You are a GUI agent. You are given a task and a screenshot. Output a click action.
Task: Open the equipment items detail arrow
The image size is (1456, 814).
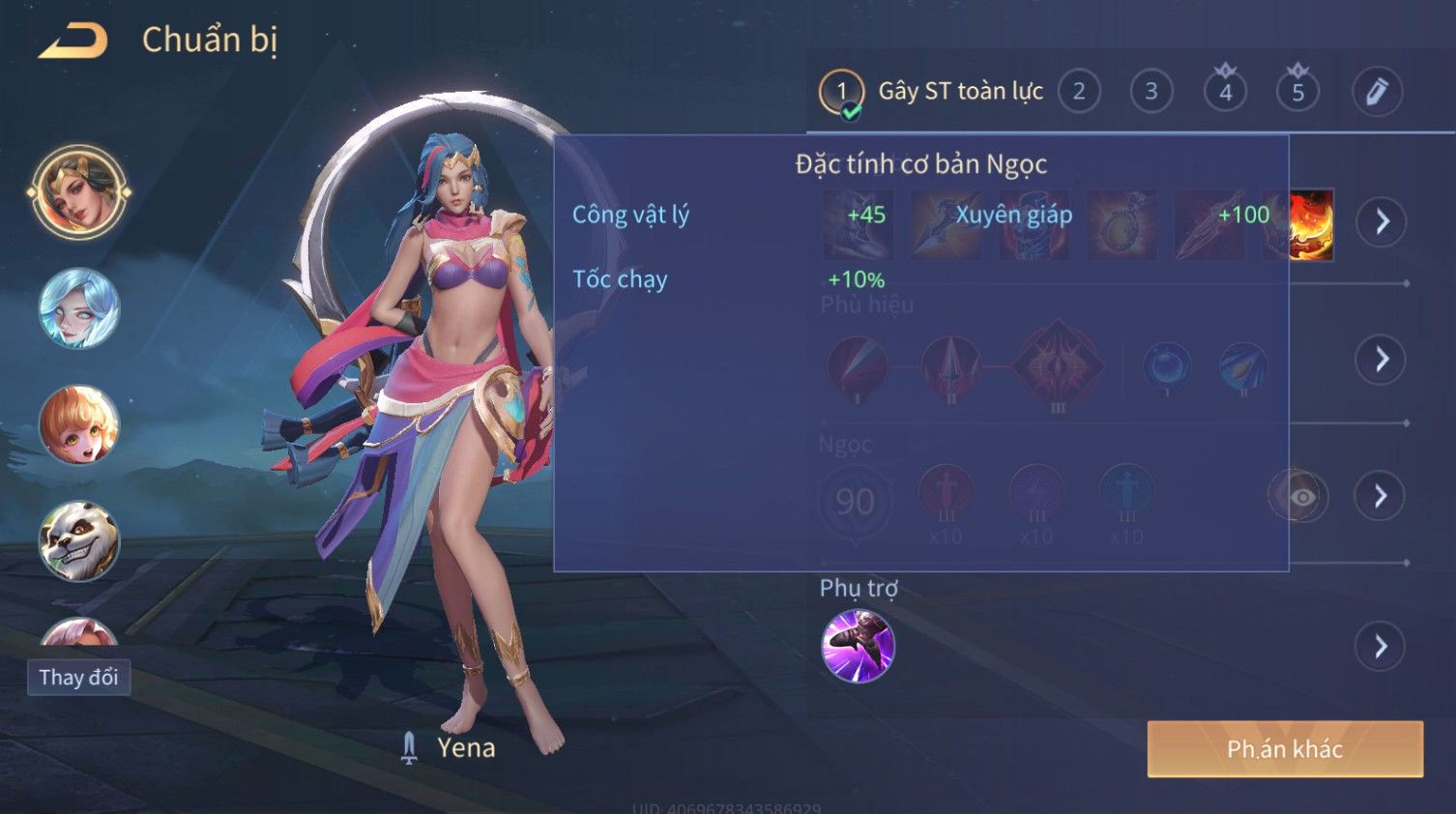[1381, 221]
